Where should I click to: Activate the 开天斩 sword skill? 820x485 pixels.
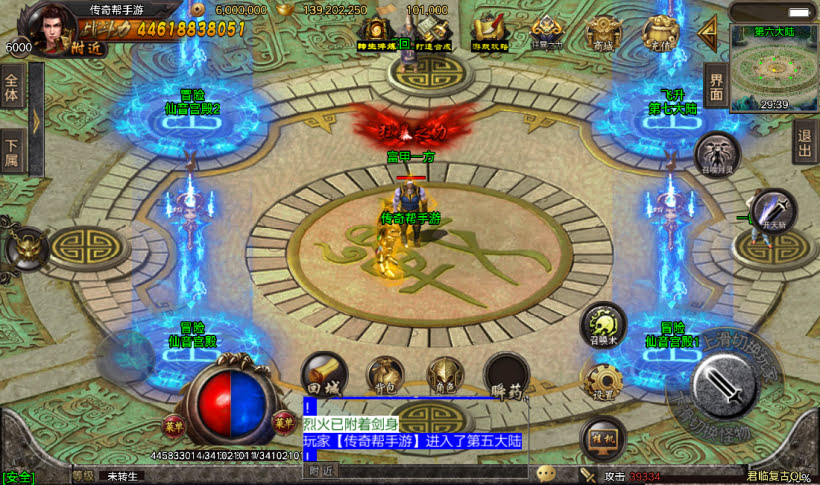(771, 211)
